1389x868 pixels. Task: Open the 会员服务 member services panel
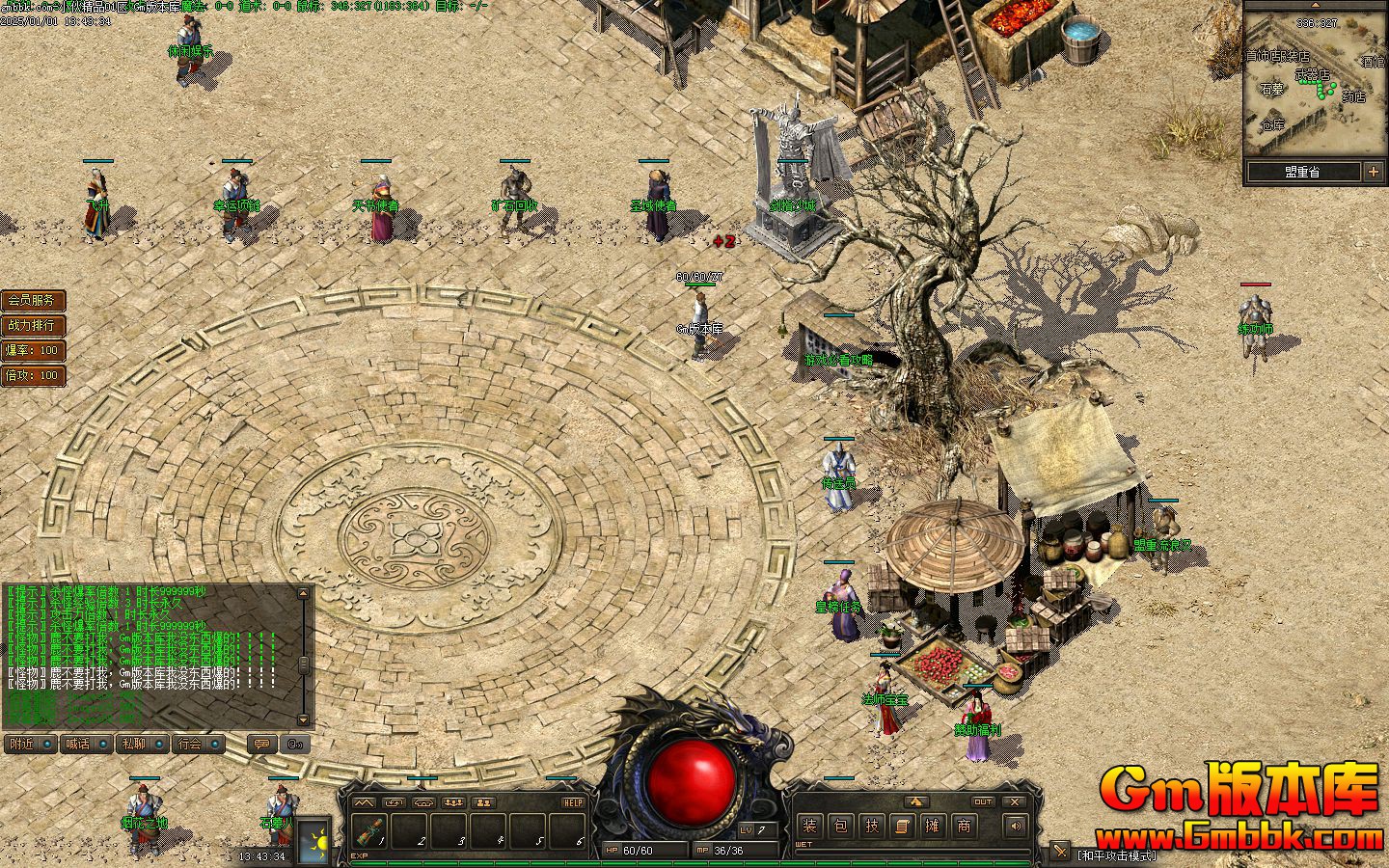tap(33, 301)
